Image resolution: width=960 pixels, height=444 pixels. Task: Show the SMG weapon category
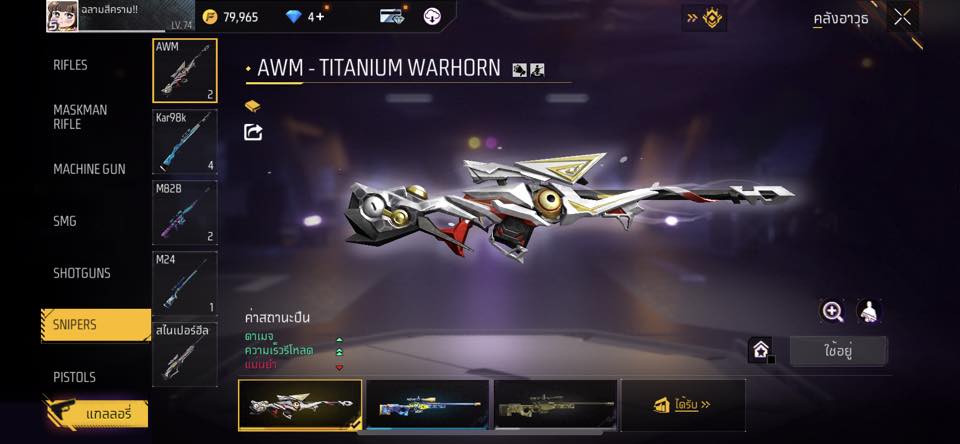coord(65,221)
